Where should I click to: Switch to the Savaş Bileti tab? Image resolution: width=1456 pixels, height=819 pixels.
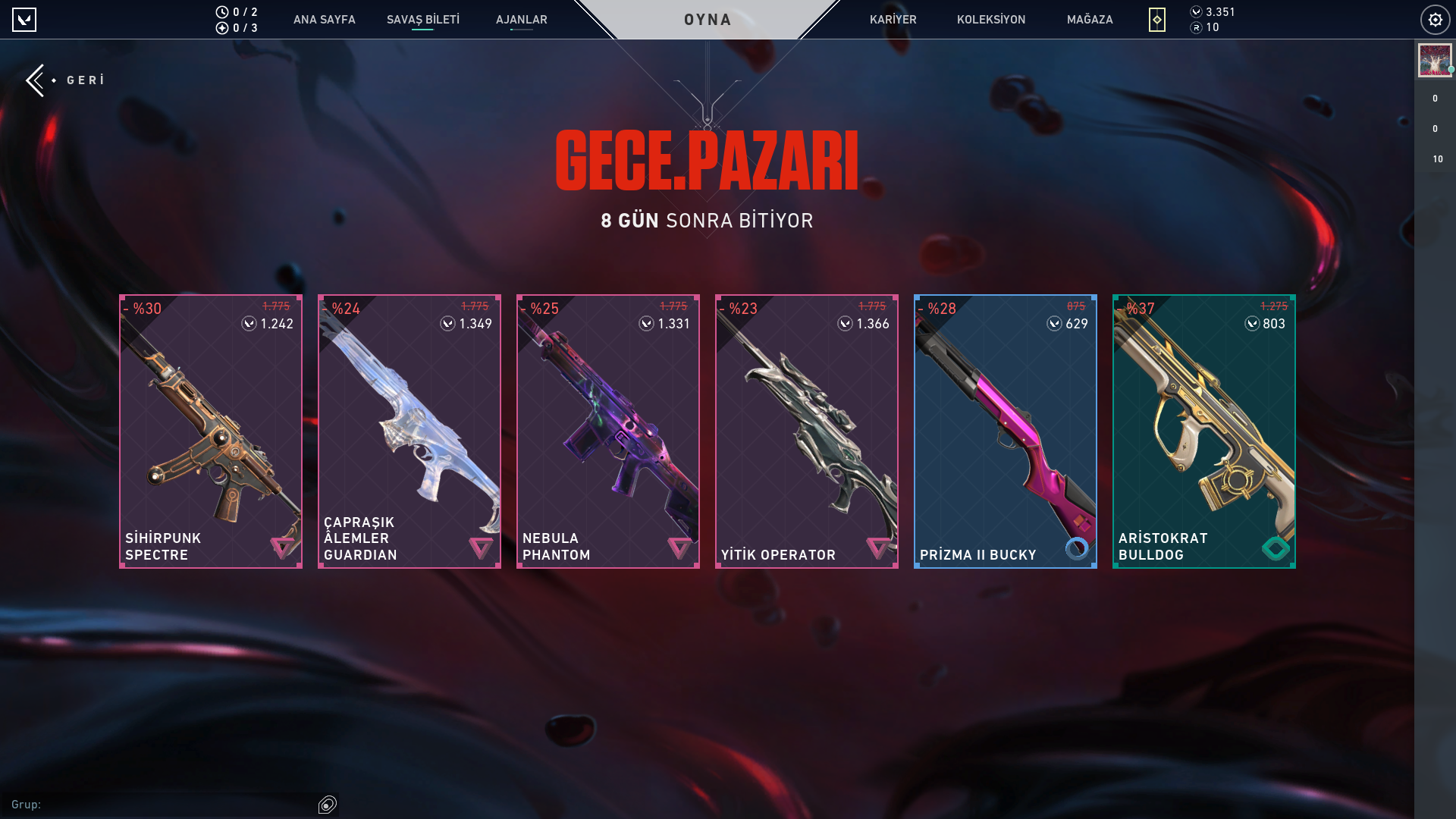point(422,20)
